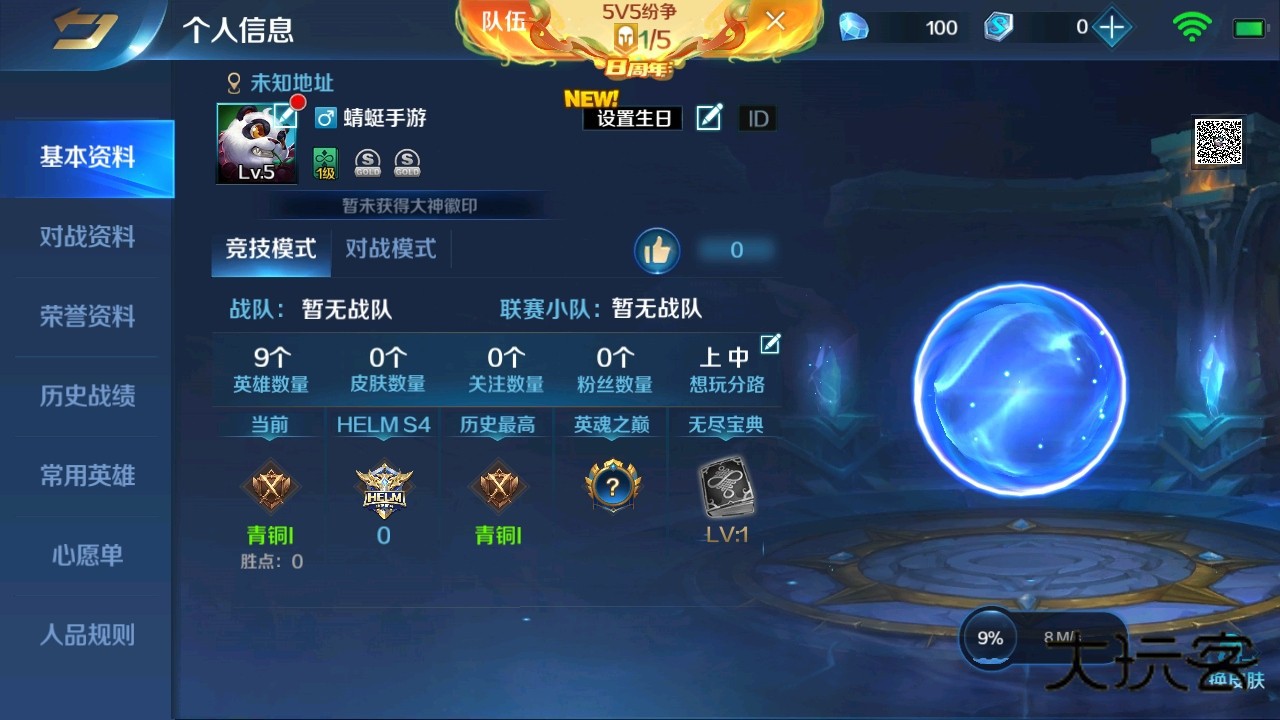Switch to the 对战模式 tab
Viewport: 1280px width, 720px height.
point(391,250)
